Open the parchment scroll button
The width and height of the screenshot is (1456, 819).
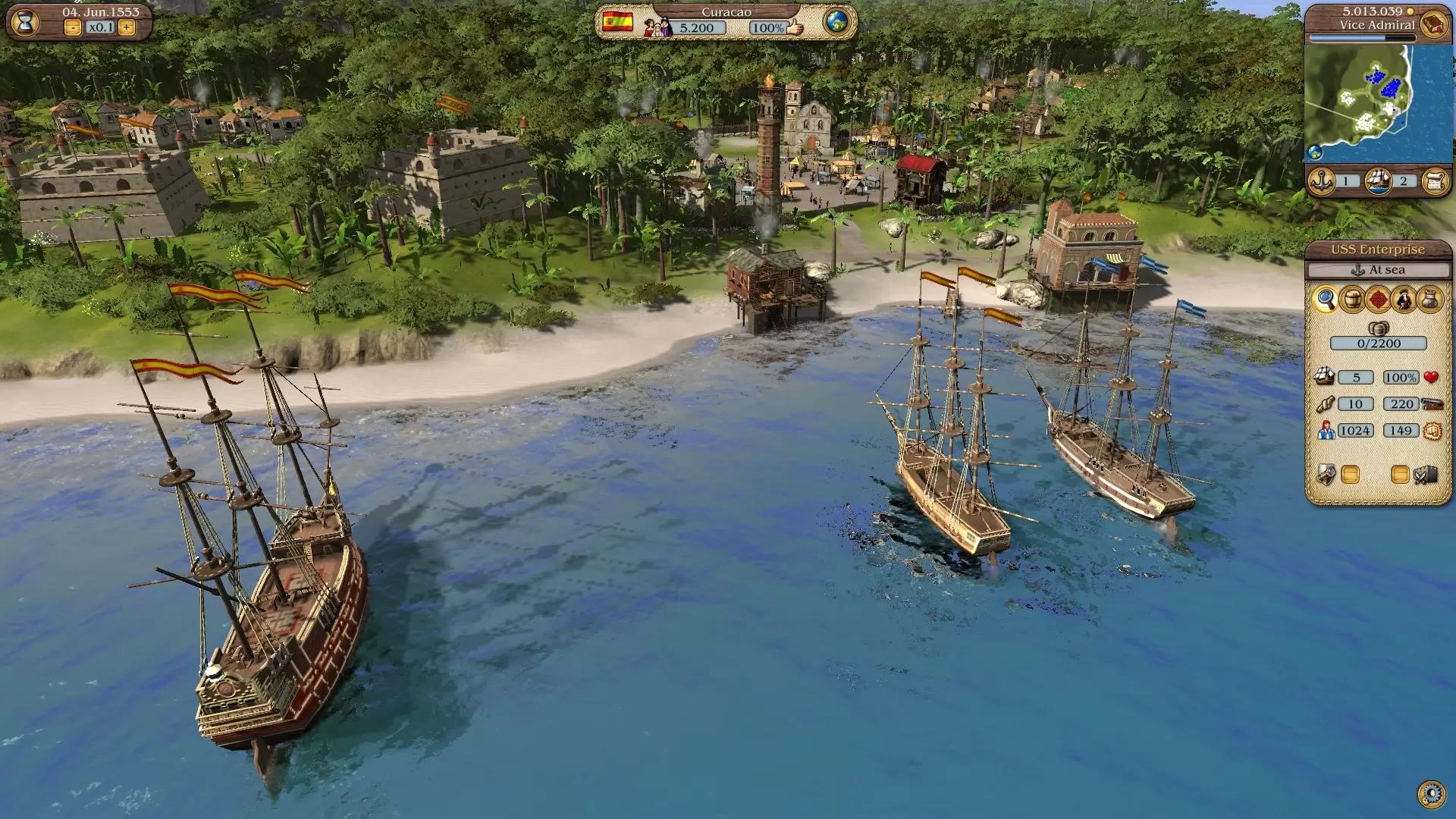tap(1435, 181)
